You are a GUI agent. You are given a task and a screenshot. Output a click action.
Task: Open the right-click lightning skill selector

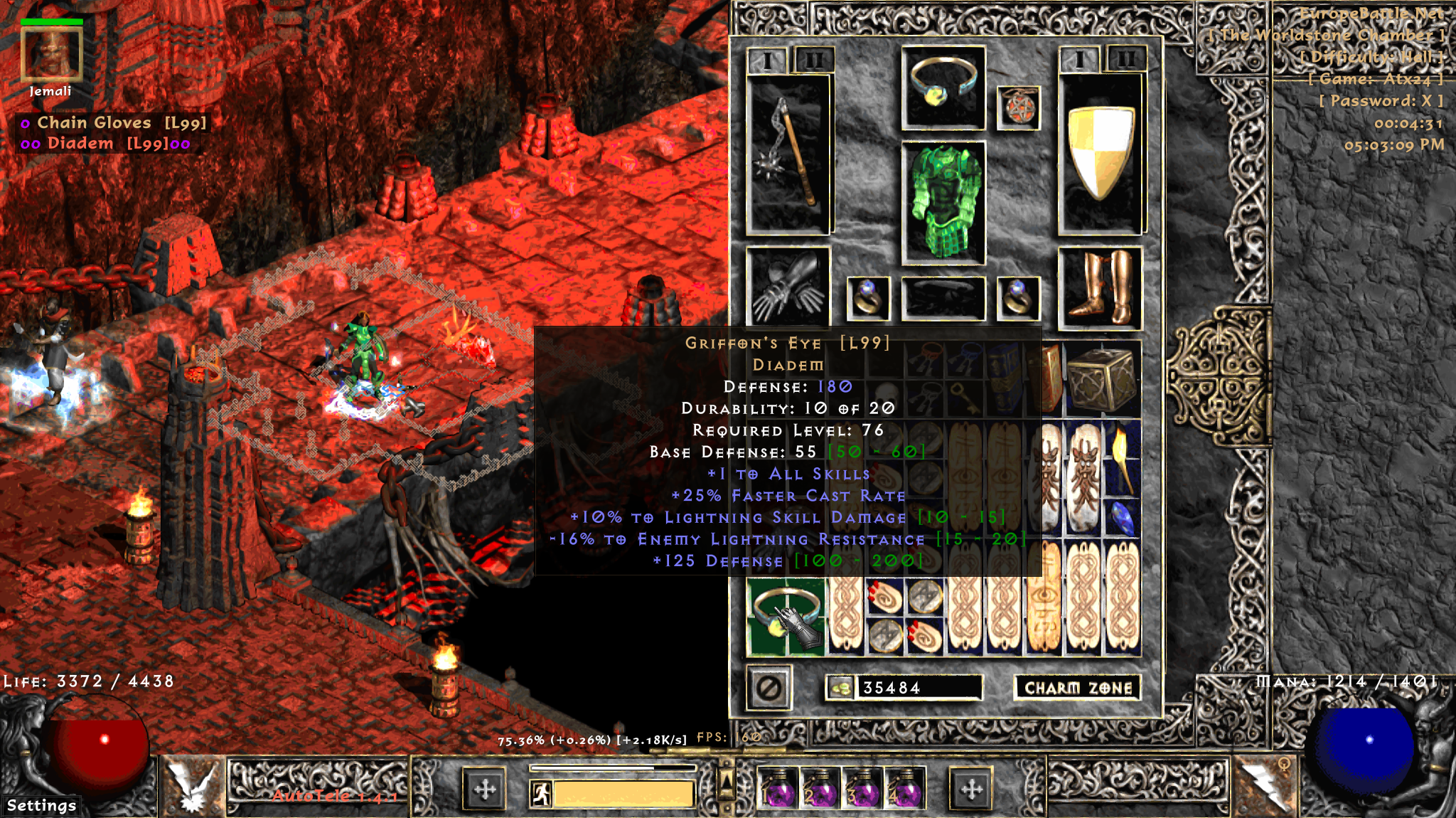click(1263, 786)
